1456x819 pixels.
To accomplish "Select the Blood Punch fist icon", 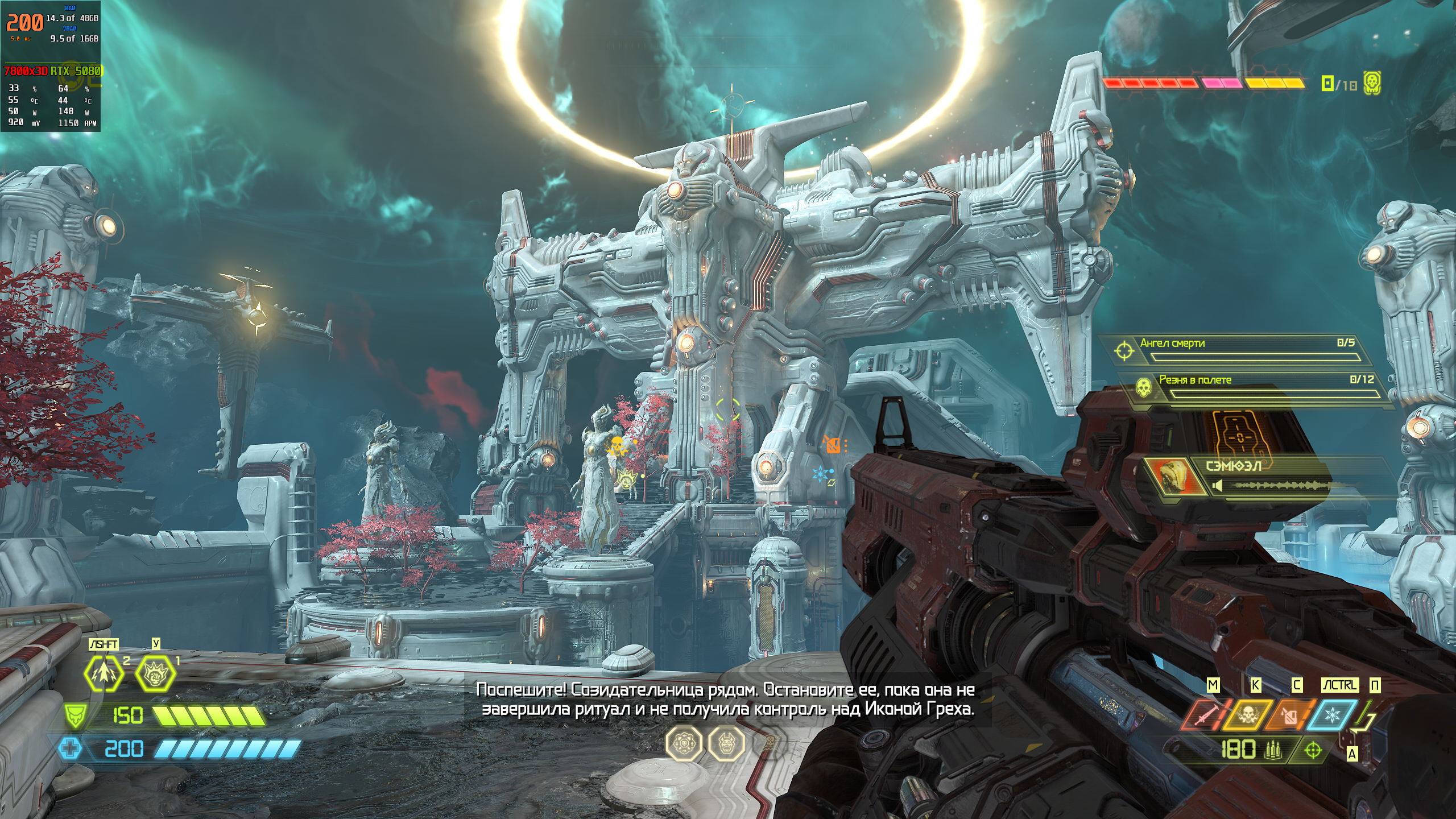I will [x=155, y=673].
